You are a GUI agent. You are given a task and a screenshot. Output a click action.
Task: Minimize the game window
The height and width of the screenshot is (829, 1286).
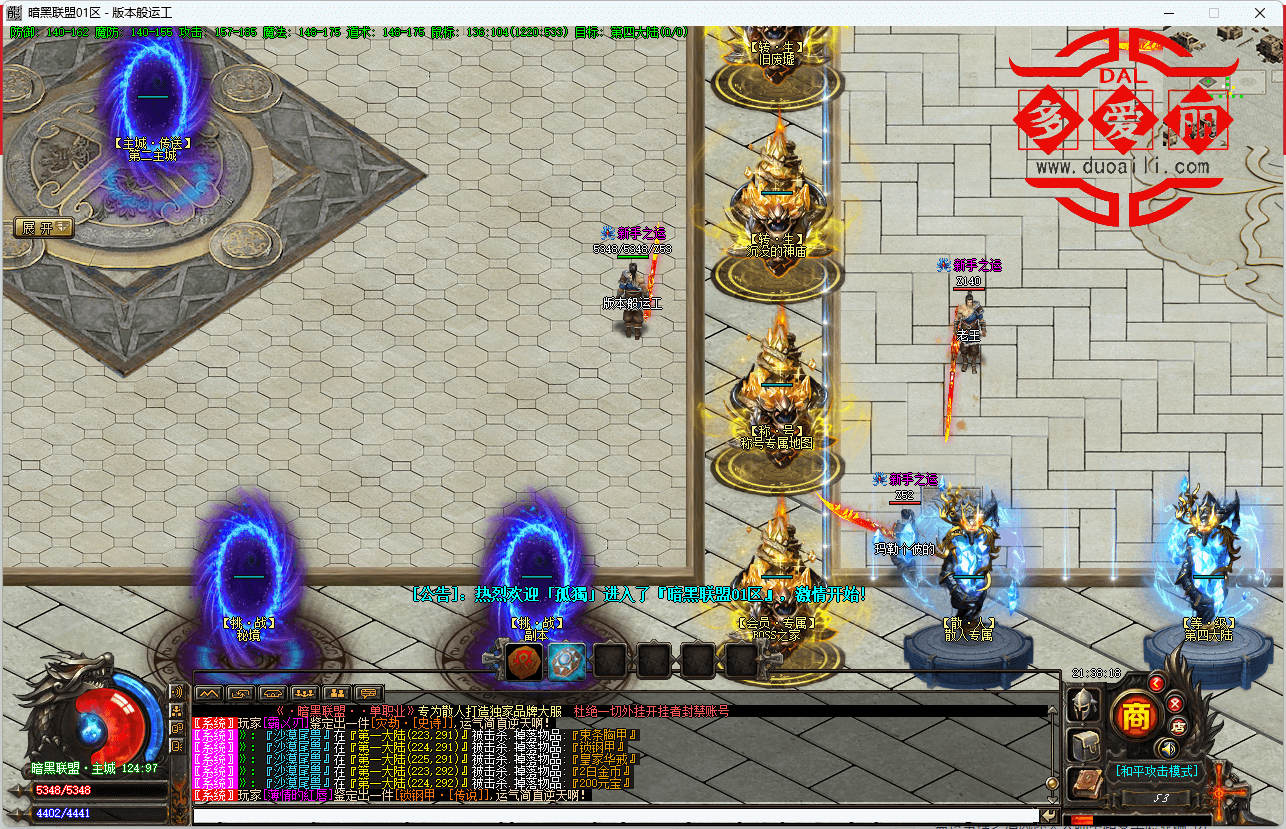pyautogui.click(x=1168, y=13)
